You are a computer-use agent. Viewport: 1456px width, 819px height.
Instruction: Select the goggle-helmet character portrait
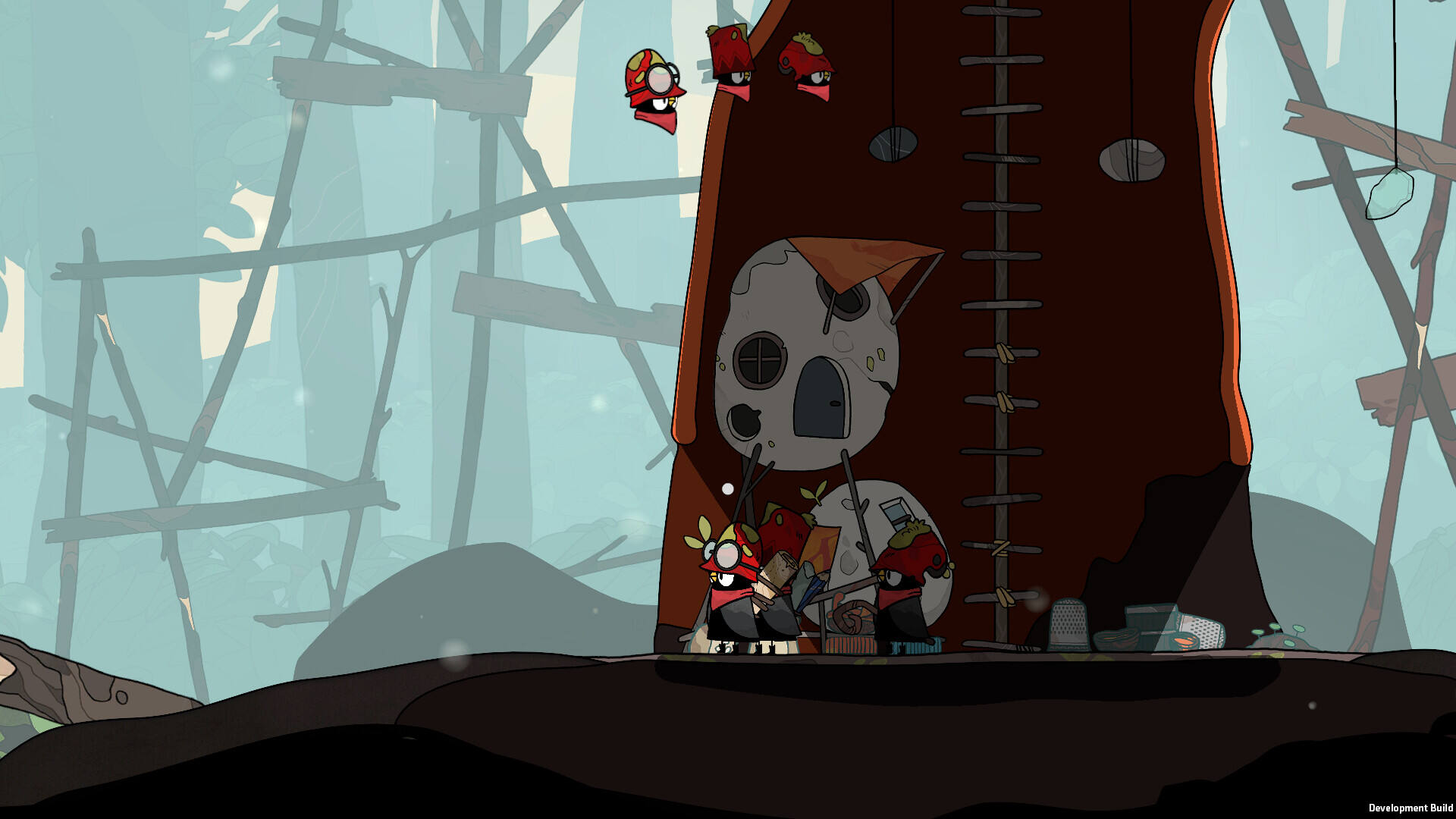[654, 89]
